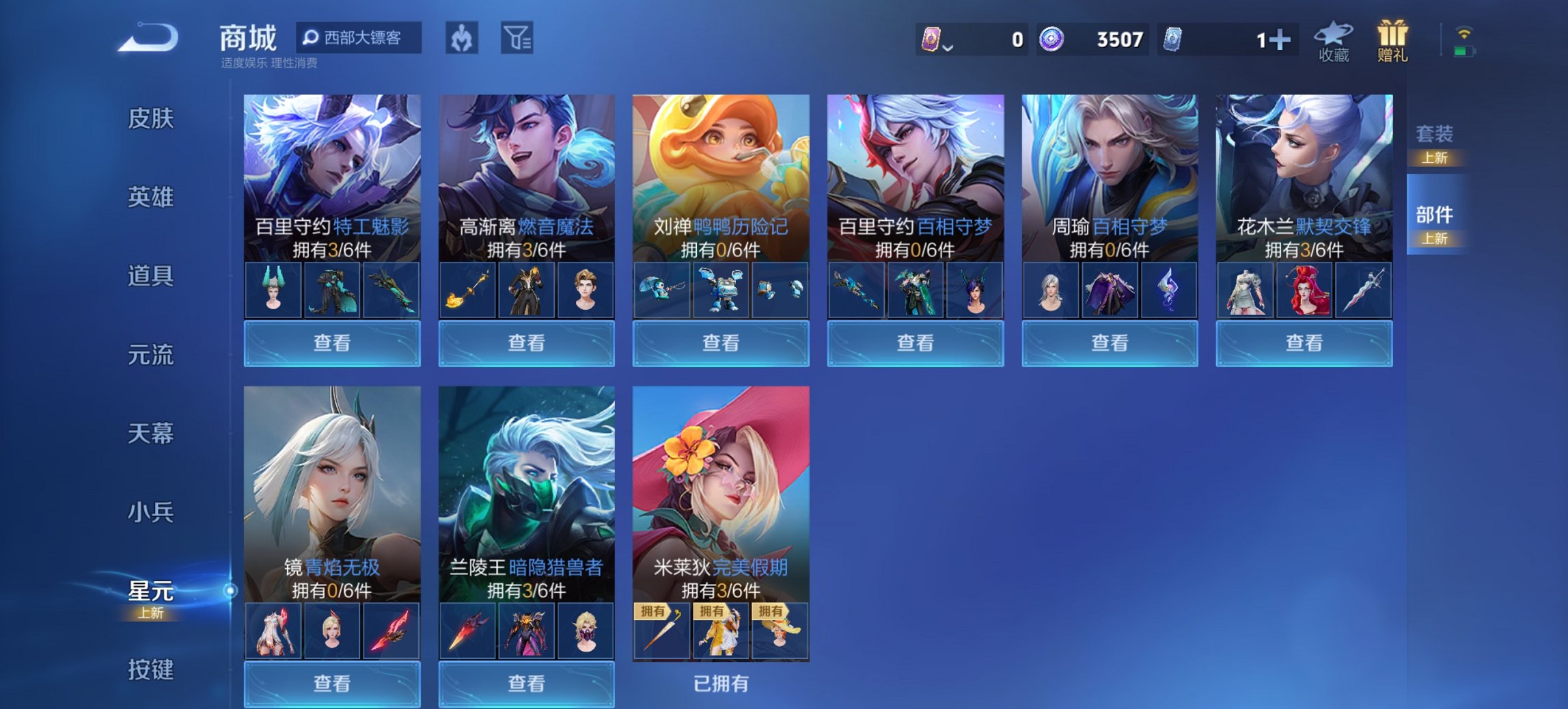Viewport: 1568px width, 709px height.
Task: Click 查看 on the 刘禅鸭鸭历险记 card
Action: [720, 343]
